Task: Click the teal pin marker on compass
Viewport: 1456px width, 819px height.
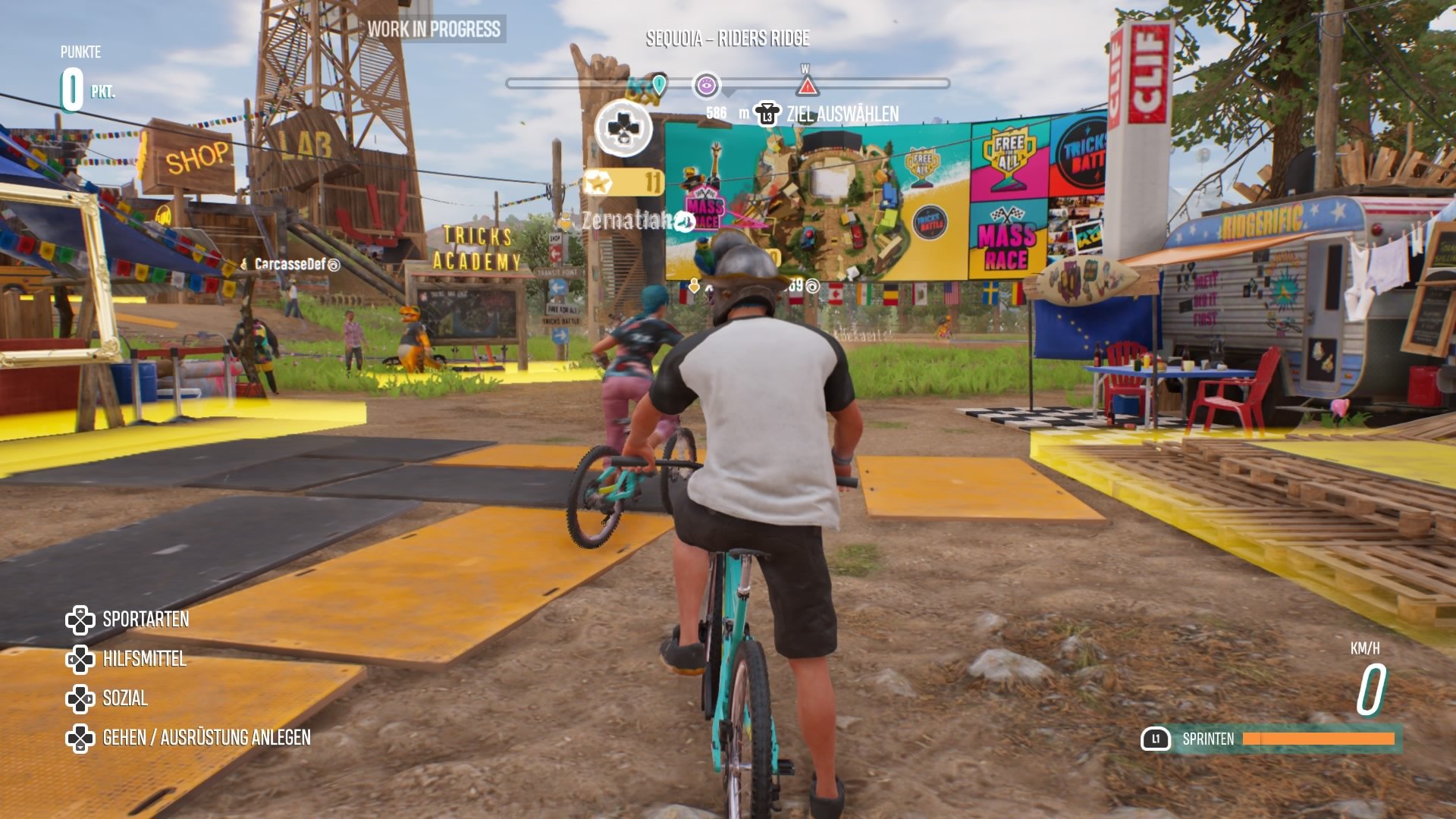Action: pyautogui.click(x=659, y=84)
